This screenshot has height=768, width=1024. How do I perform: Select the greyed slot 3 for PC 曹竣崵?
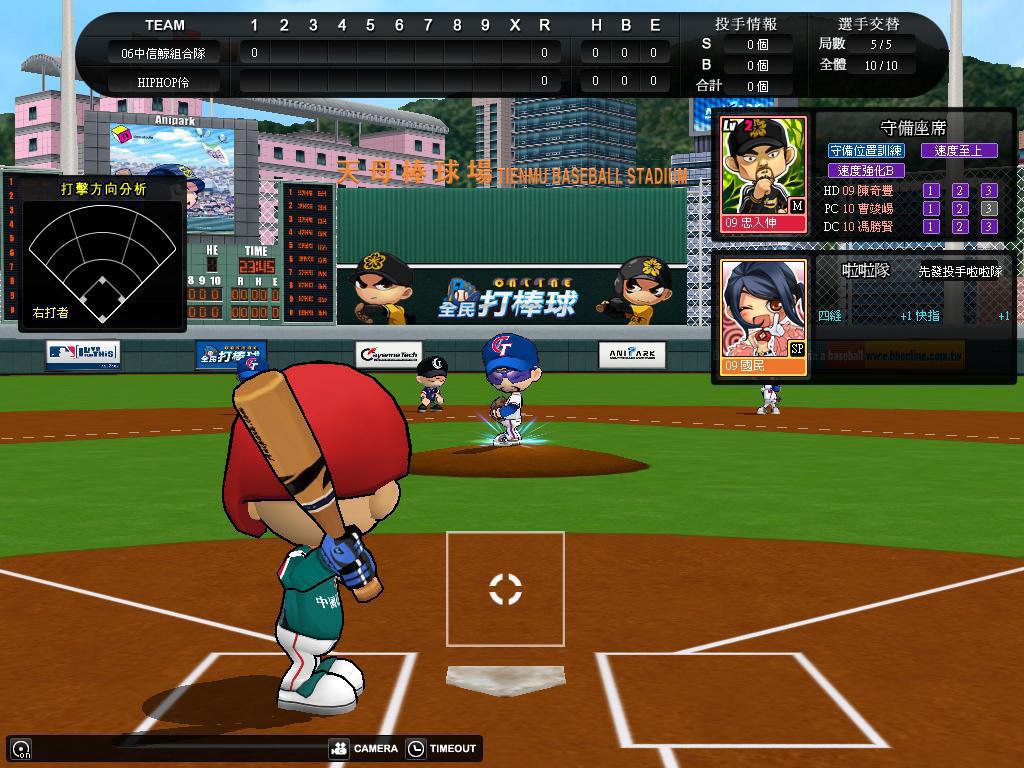988,208
